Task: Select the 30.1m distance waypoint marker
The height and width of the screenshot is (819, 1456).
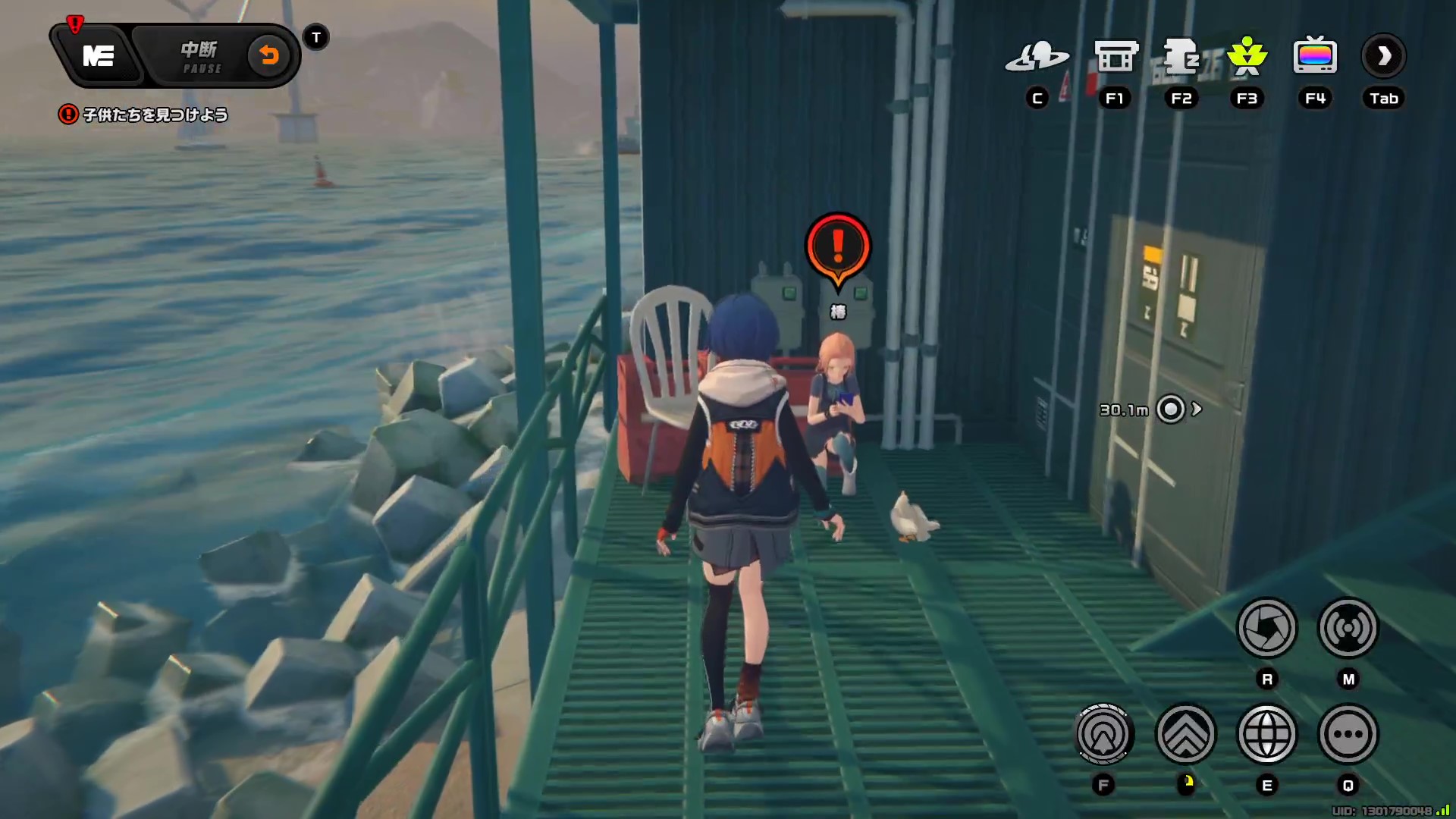Action: click(1171, 409)
